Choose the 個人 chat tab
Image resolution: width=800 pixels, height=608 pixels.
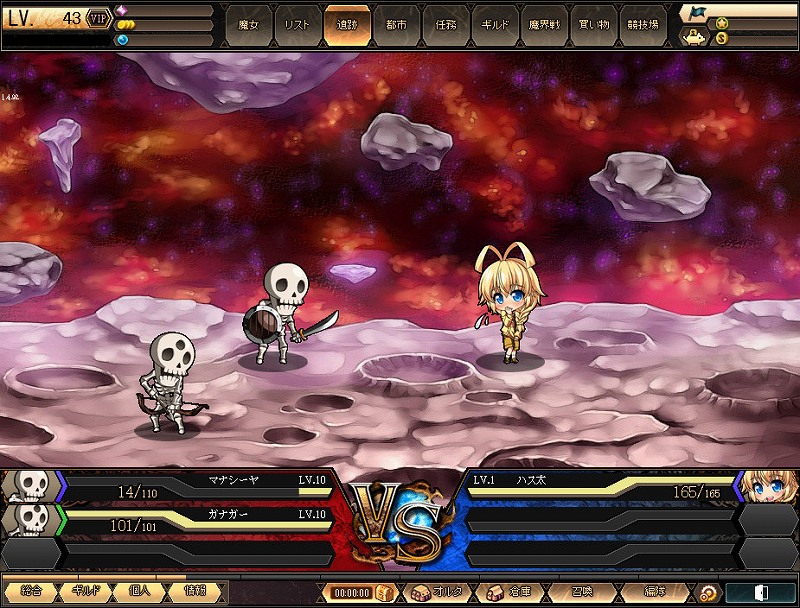[x=141, y=591]
